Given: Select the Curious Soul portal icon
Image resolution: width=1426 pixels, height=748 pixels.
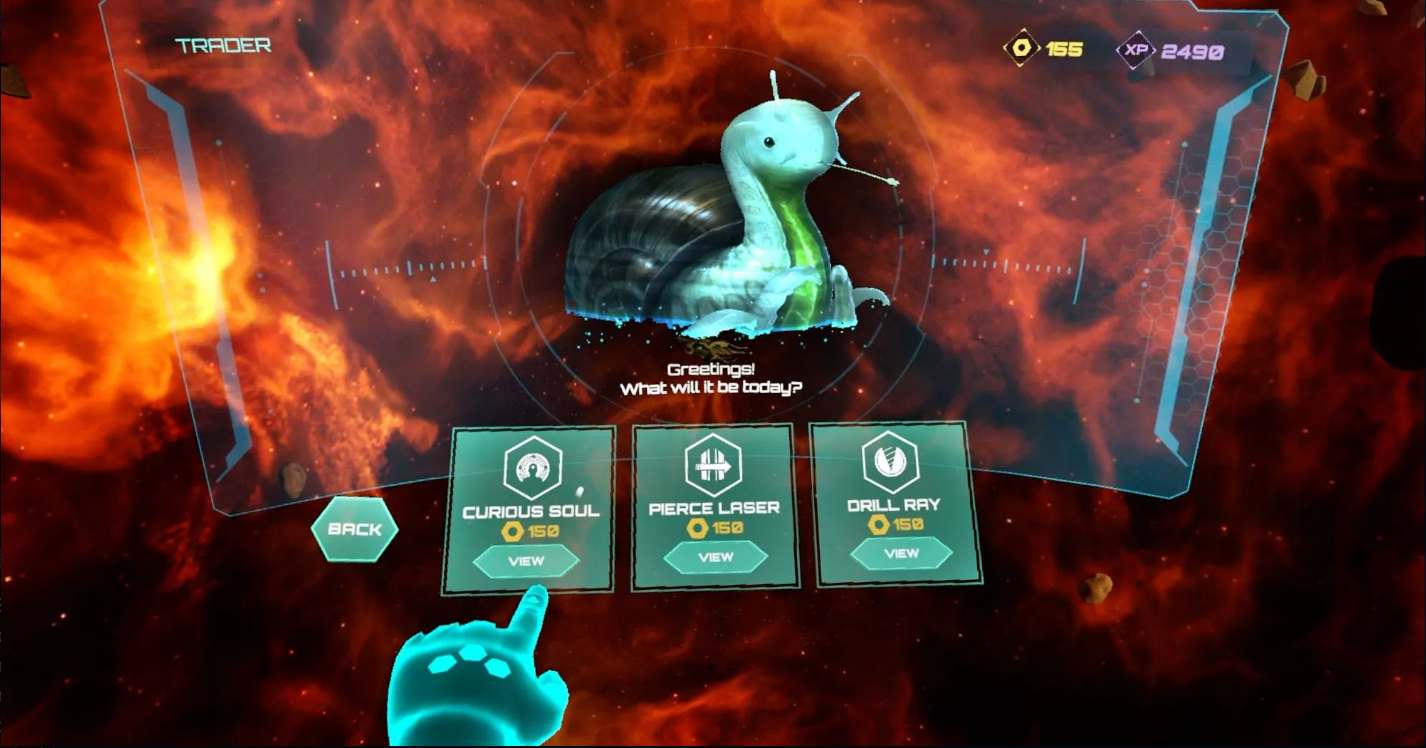Looking at the screenshot, I should coord(533,466).
